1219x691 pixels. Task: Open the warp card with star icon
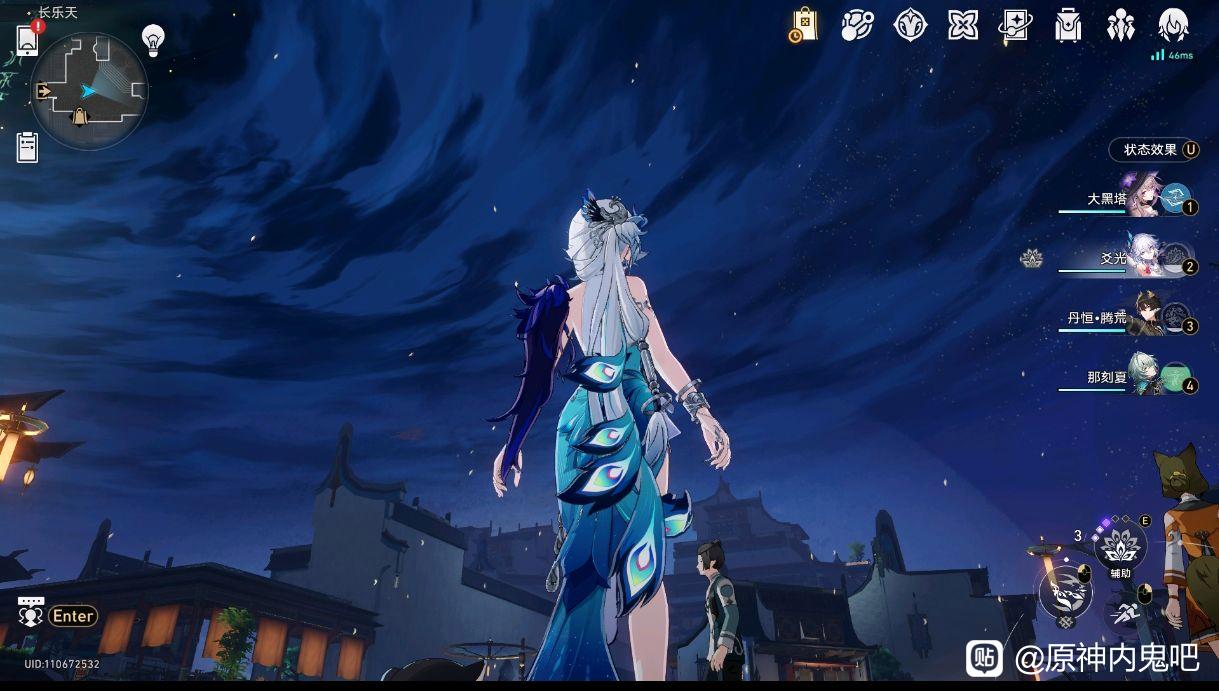point(1015,25)
